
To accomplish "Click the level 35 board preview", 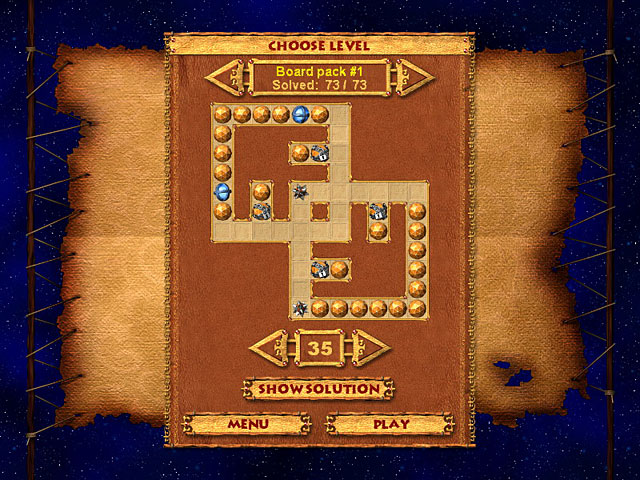I will pyautogui.click(x=320, y=210).
